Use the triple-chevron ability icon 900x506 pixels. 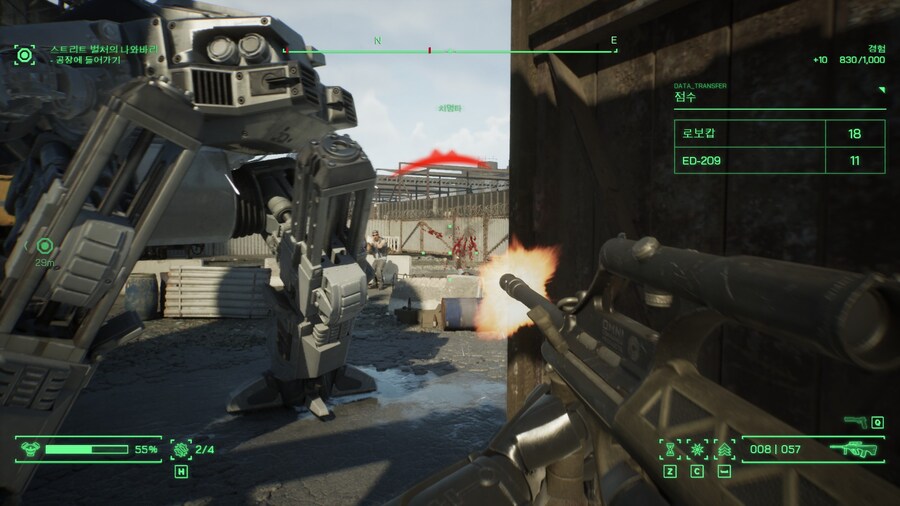pyautogui.click(x=723, y=449)
